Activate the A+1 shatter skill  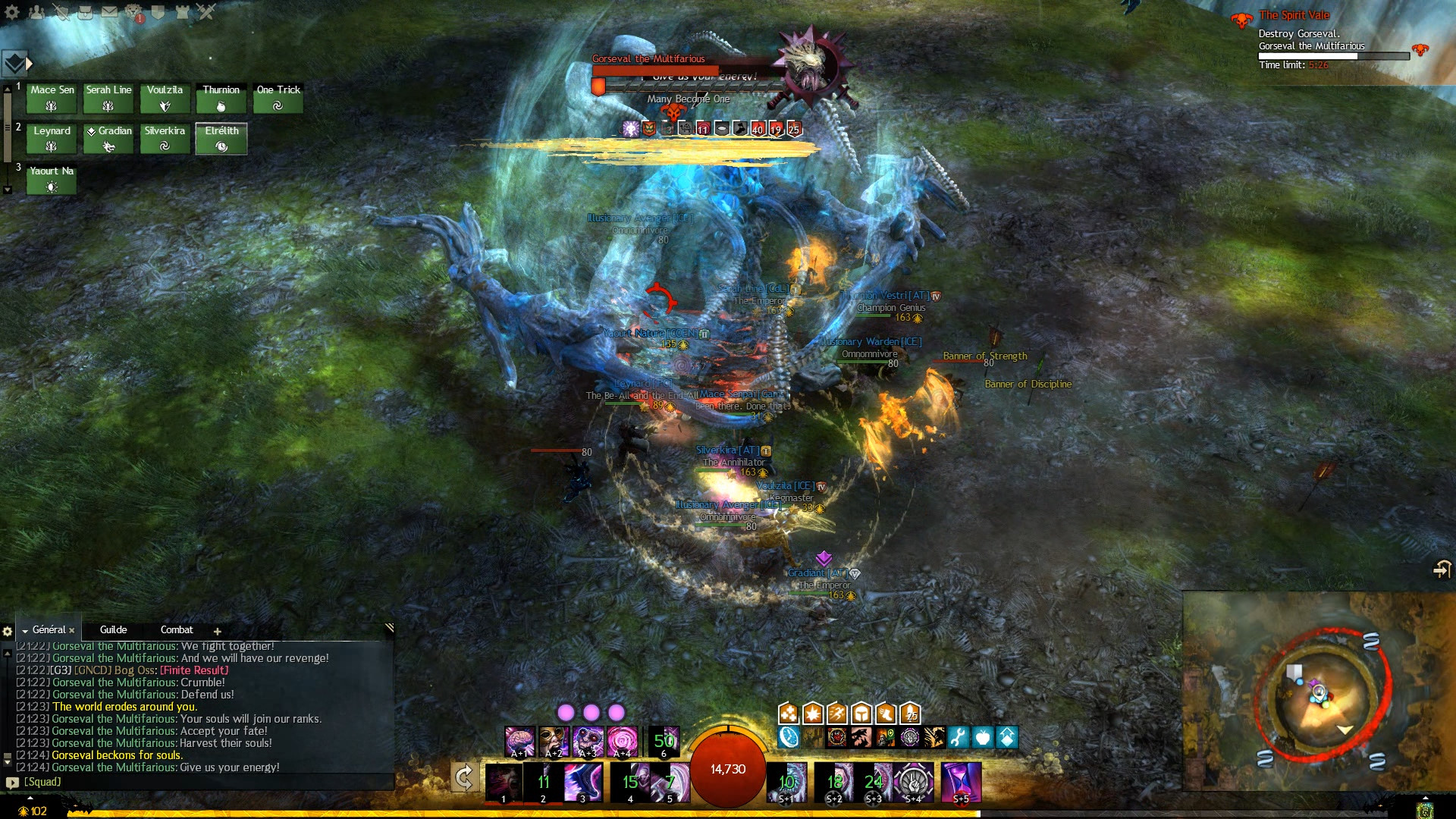pos(518,742)
